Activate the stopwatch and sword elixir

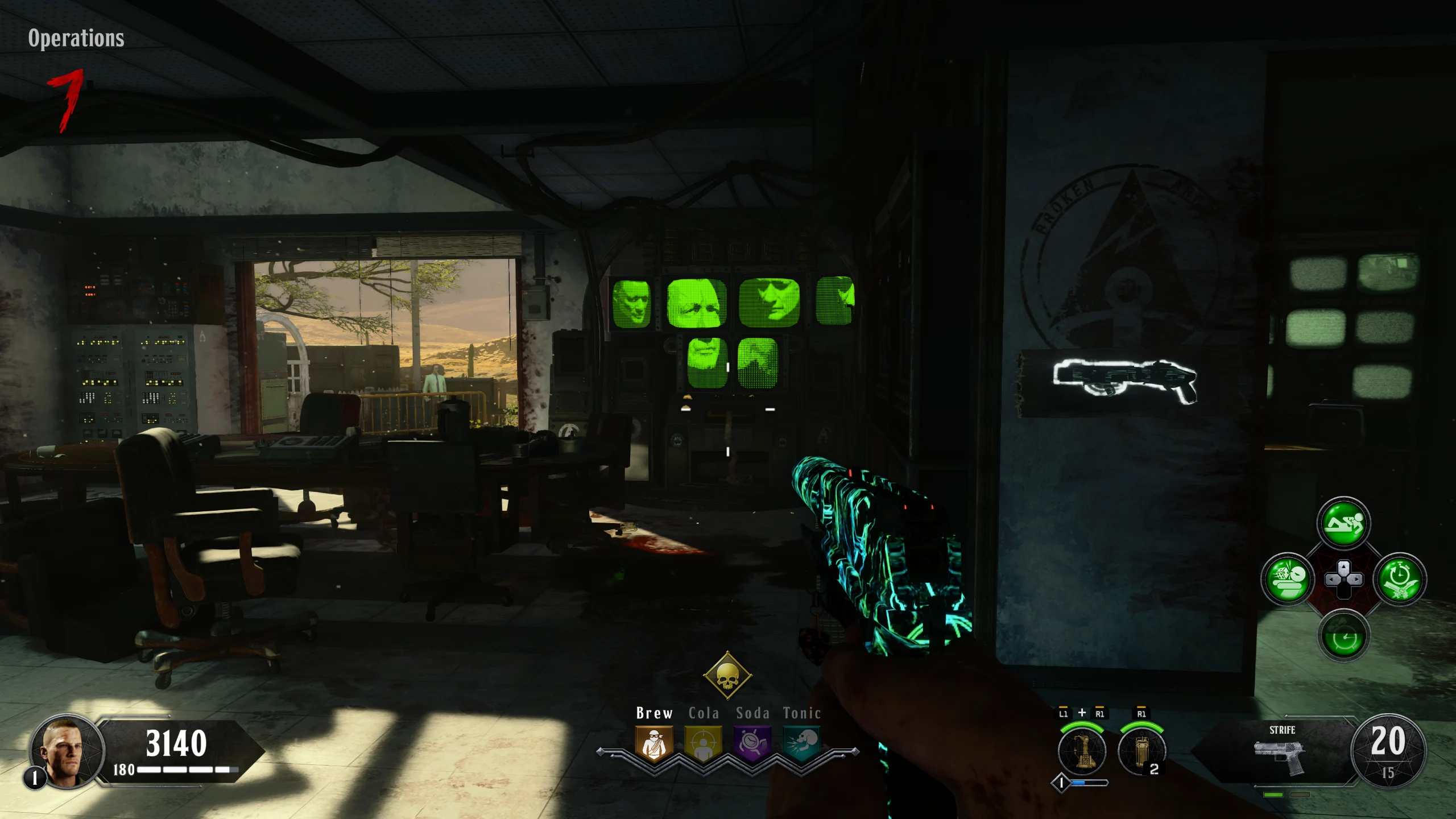click(1399, 580)
